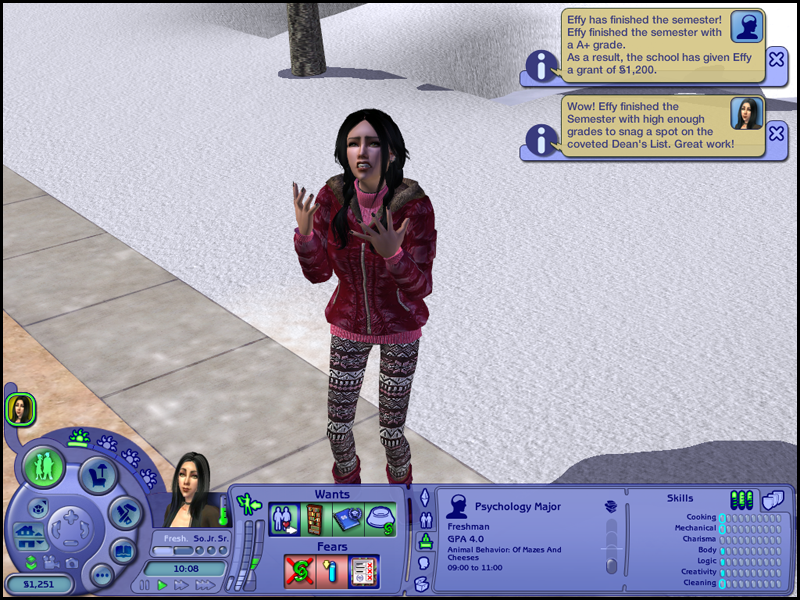The image size is (800, 600).
Task: Set game speed to normal play
Action: point(162,585)
